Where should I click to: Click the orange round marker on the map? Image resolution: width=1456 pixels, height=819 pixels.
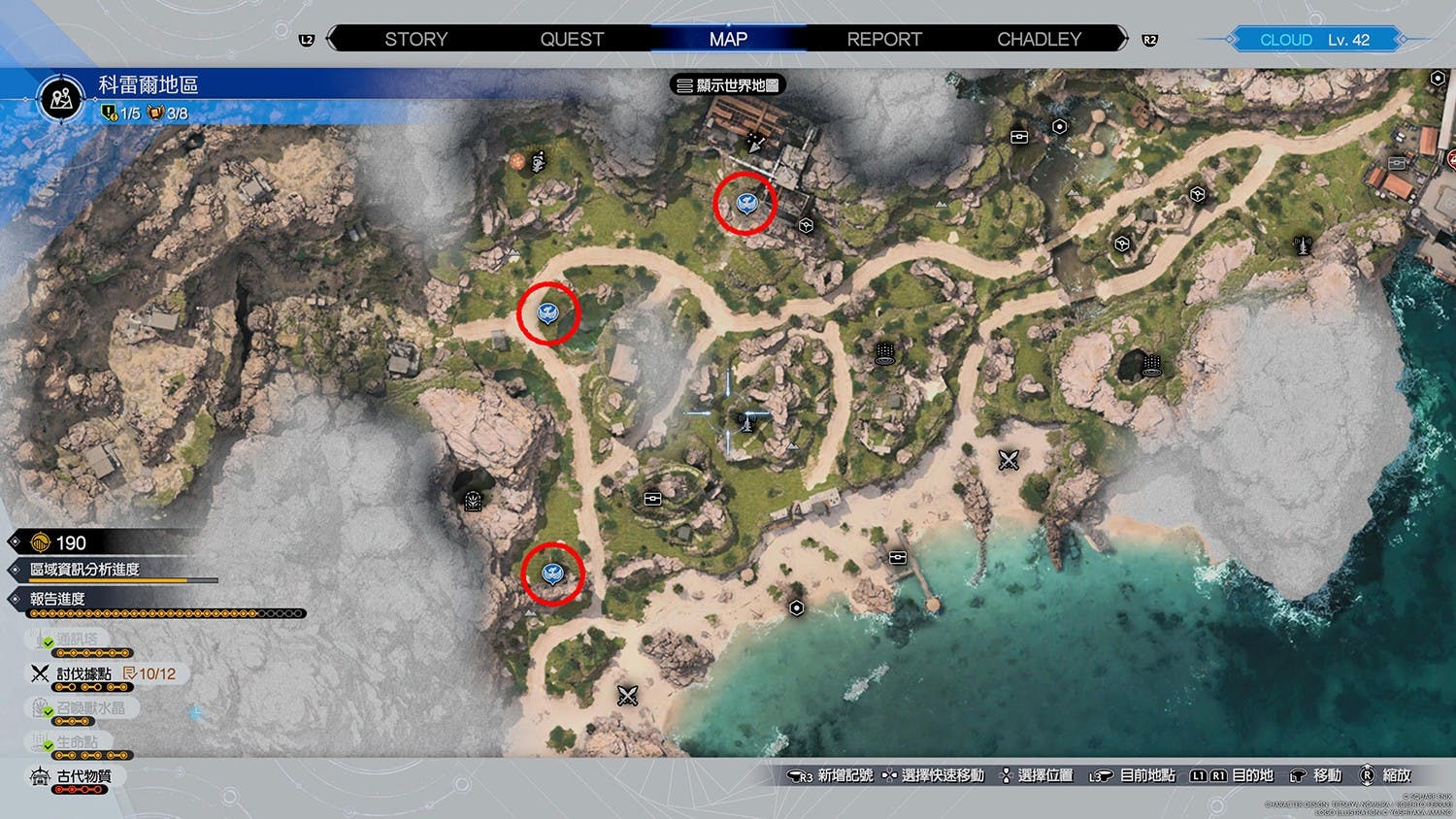click(517, 161)
